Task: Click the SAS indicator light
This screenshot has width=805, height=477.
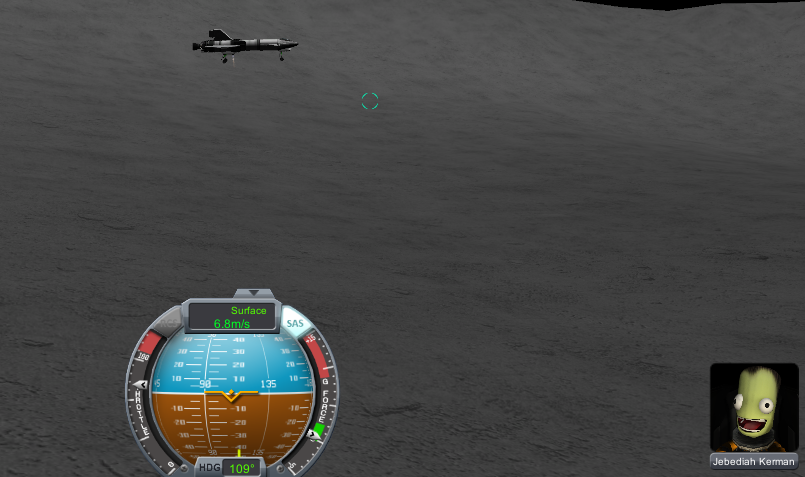Action: click(295, 323)
